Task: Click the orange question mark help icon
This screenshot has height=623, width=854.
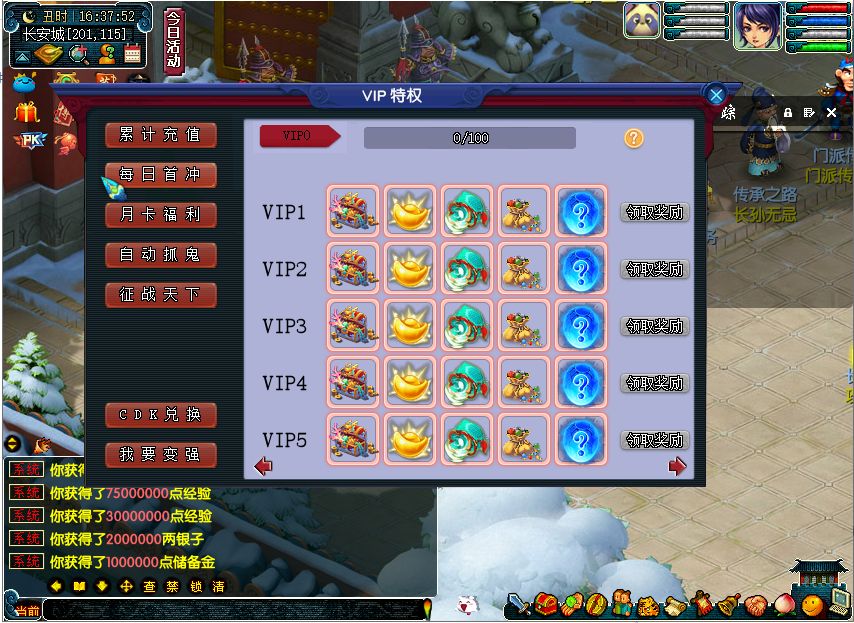Action: 633,138
